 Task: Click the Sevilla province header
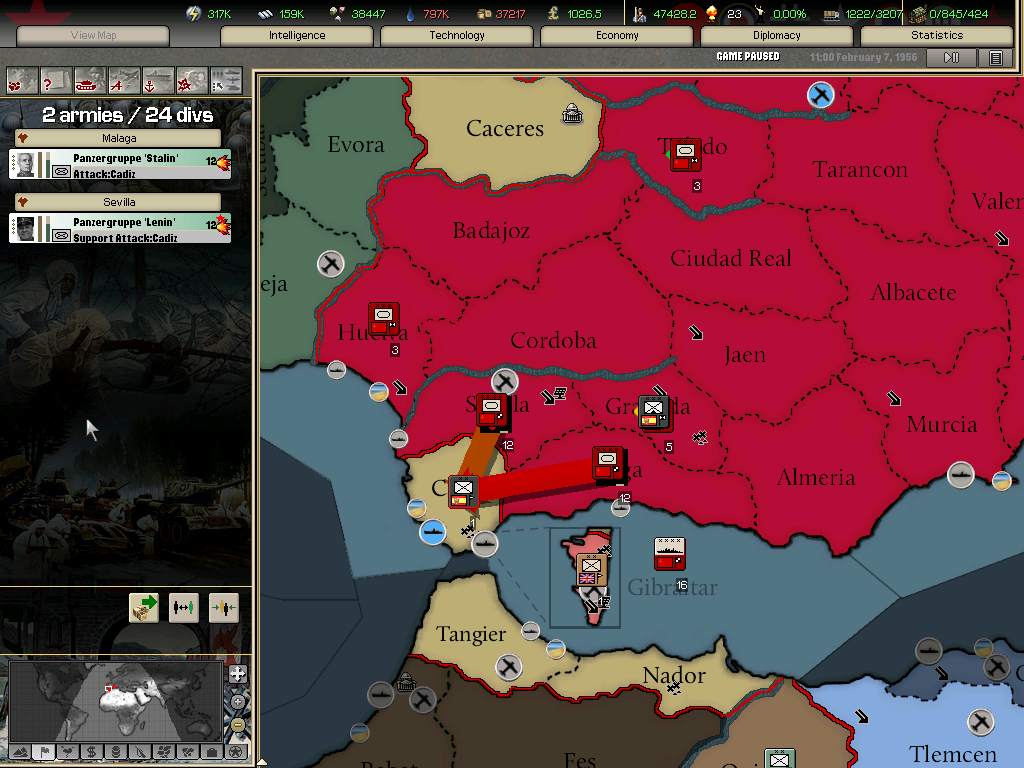[x=119, y=202]
